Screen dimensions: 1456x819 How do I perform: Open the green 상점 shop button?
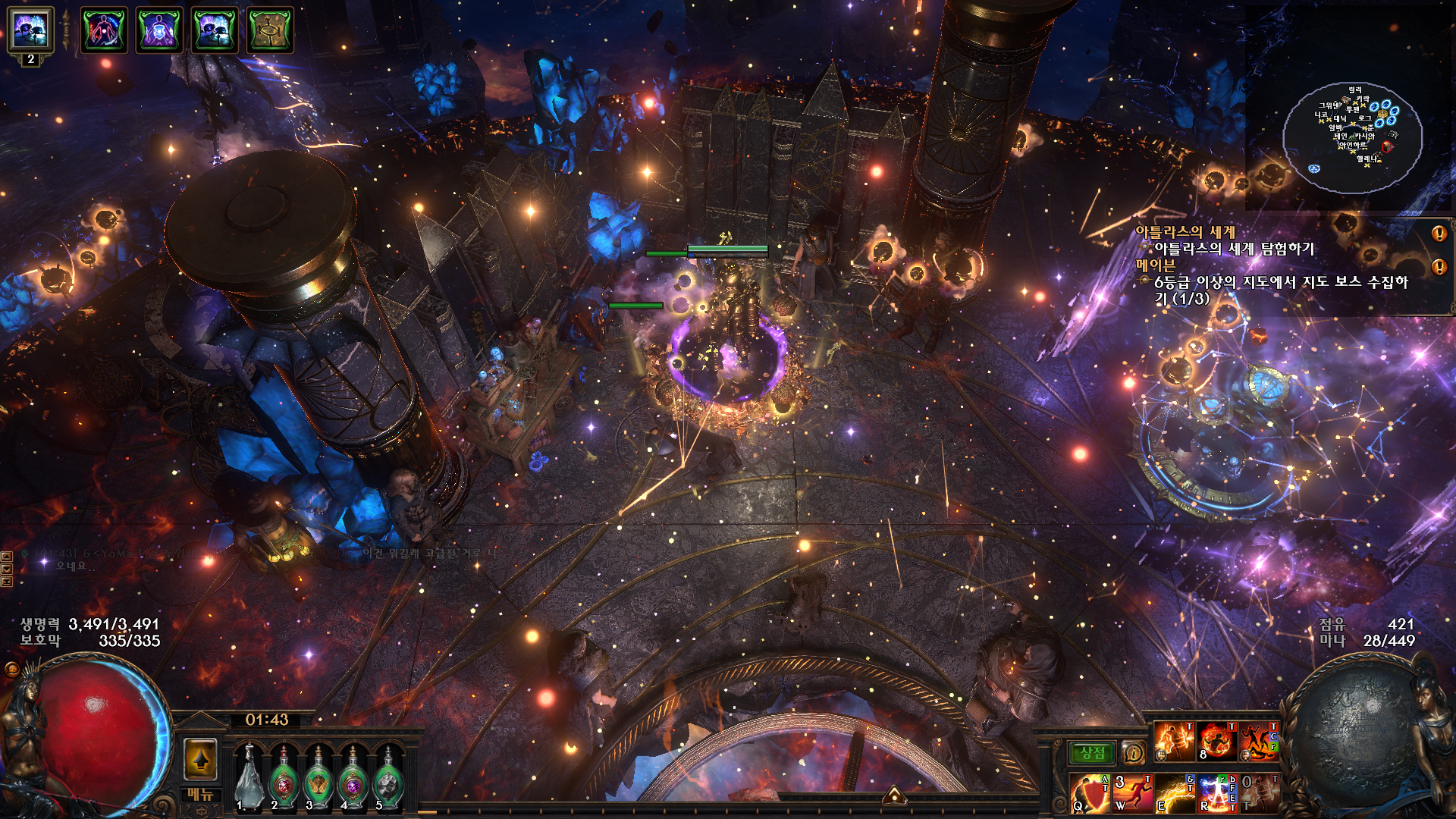pyautogui.click(x=1092, y=752)
